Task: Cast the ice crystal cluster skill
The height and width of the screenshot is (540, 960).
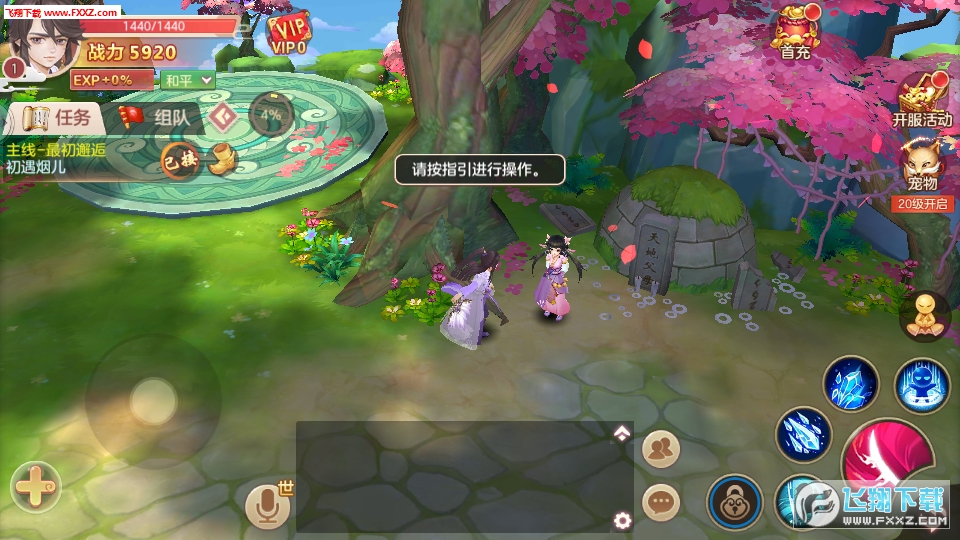Action: click(x=851, y=384)
